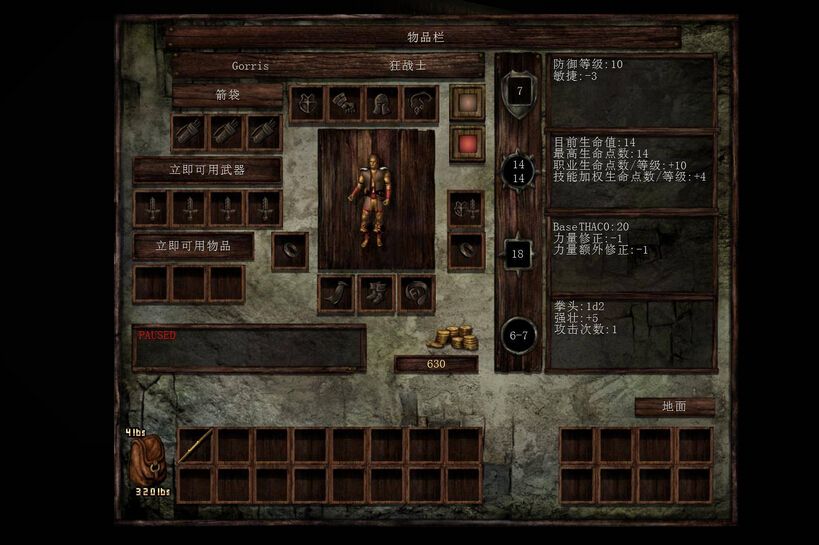The width and height of the screenshot is (819, 545).
Task: Pick the red character color swatch
Action: coord(466,143)
